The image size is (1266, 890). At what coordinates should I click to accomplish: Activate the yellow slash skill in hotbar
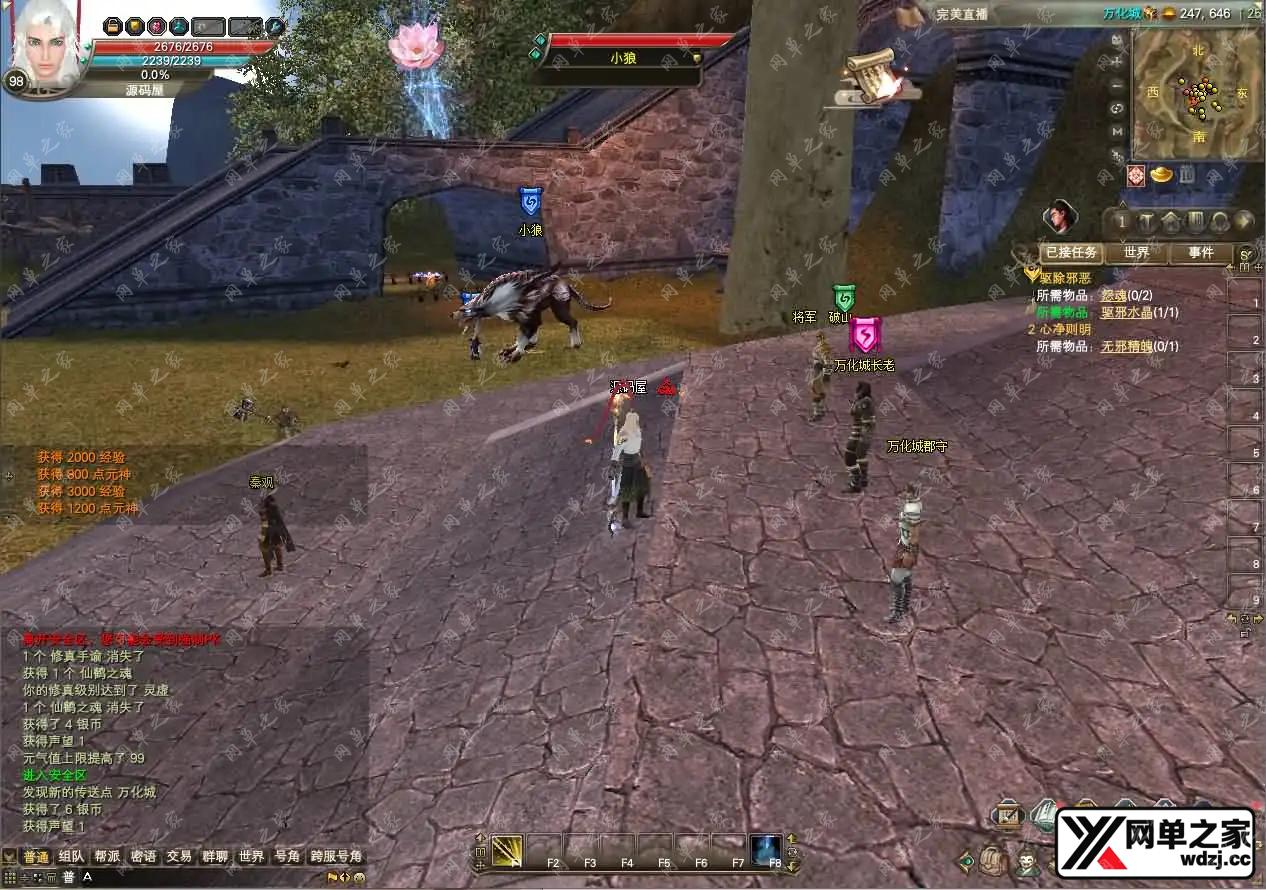pos(507,851)
